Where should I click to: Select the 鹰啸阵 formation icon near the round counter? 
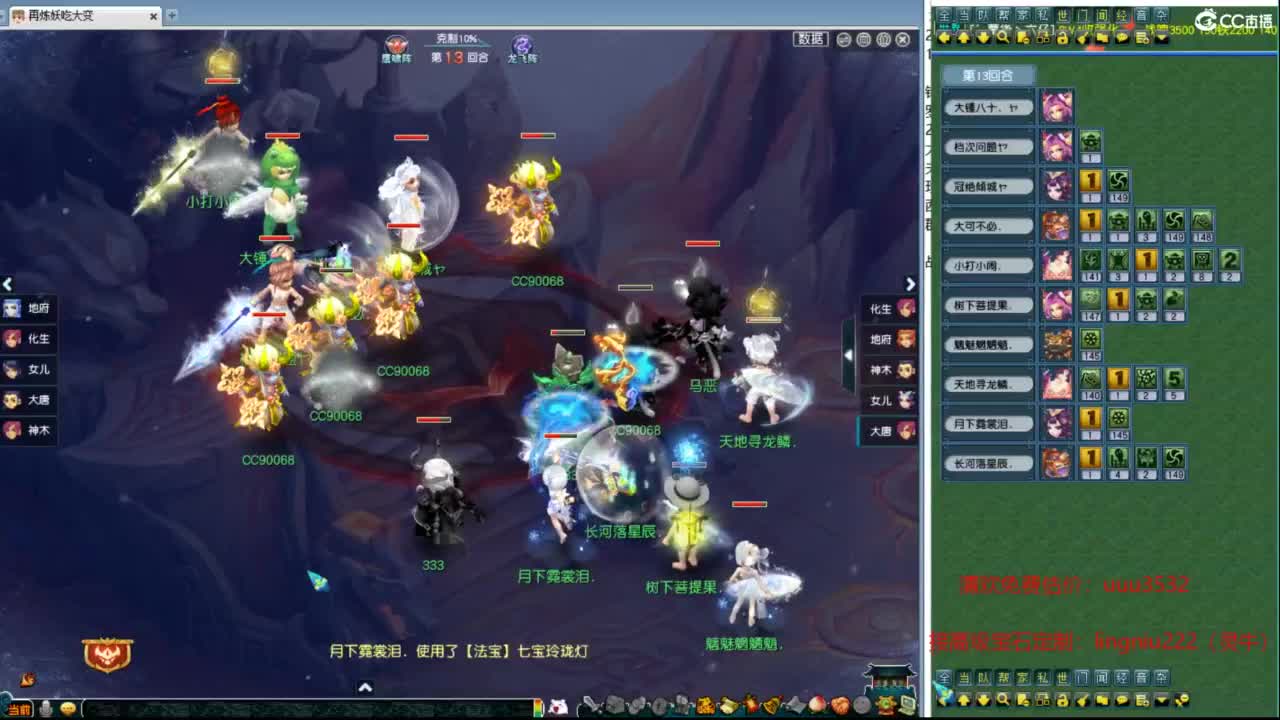click(x=394, y=44)
